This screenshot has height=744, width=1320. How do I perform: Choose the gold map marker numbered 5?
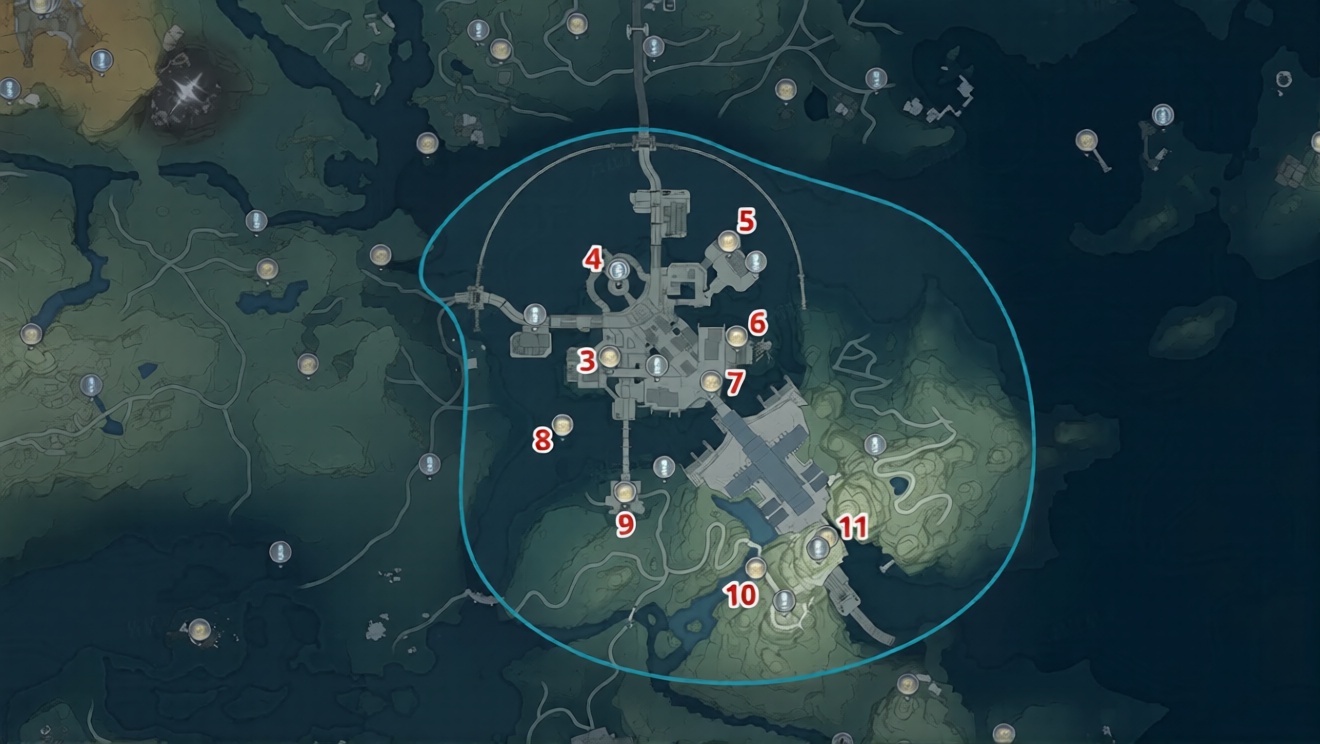[728, 241]
